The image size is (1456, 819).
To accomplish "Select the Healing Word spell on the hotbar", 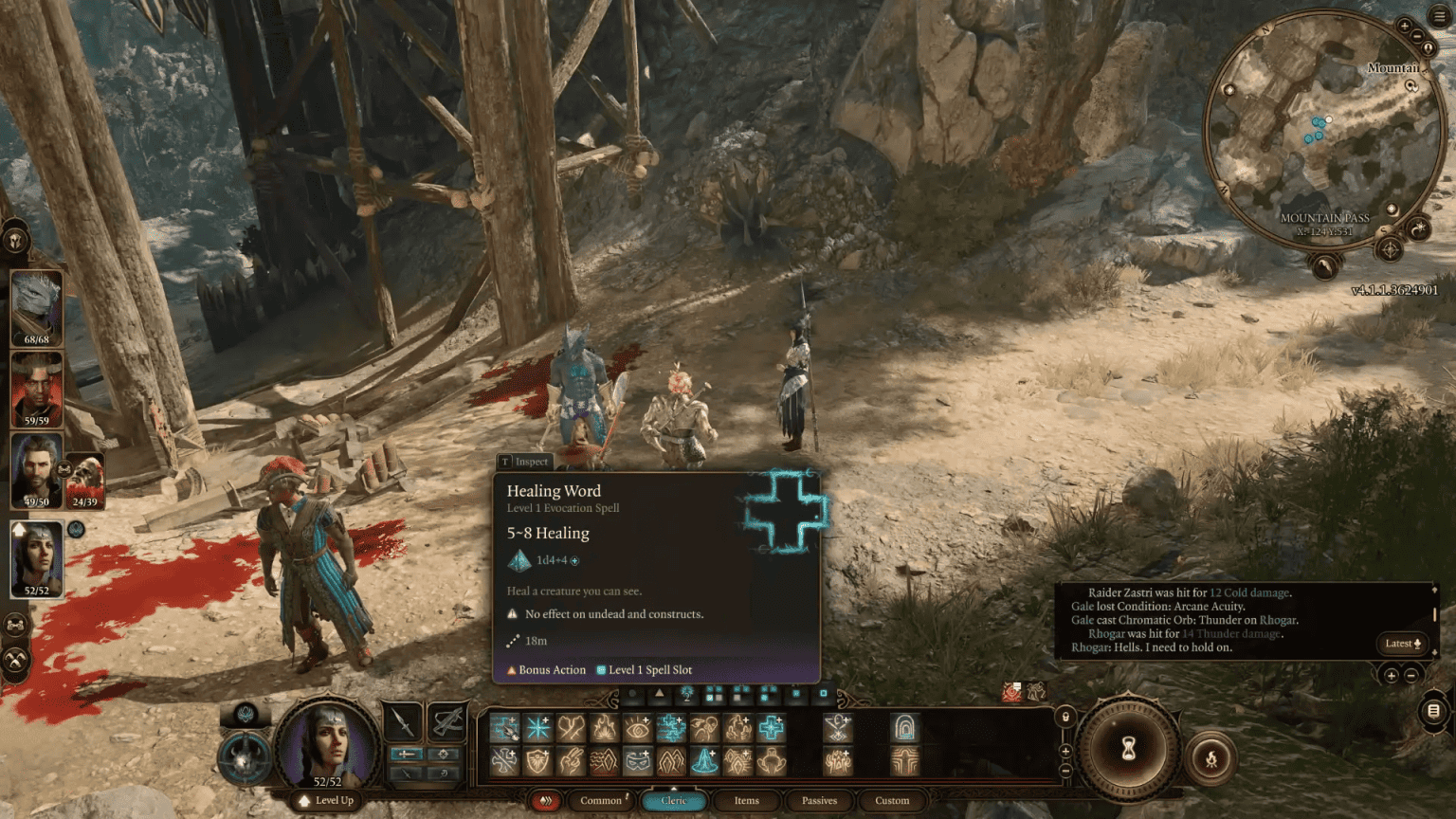I will click(771, 729).
